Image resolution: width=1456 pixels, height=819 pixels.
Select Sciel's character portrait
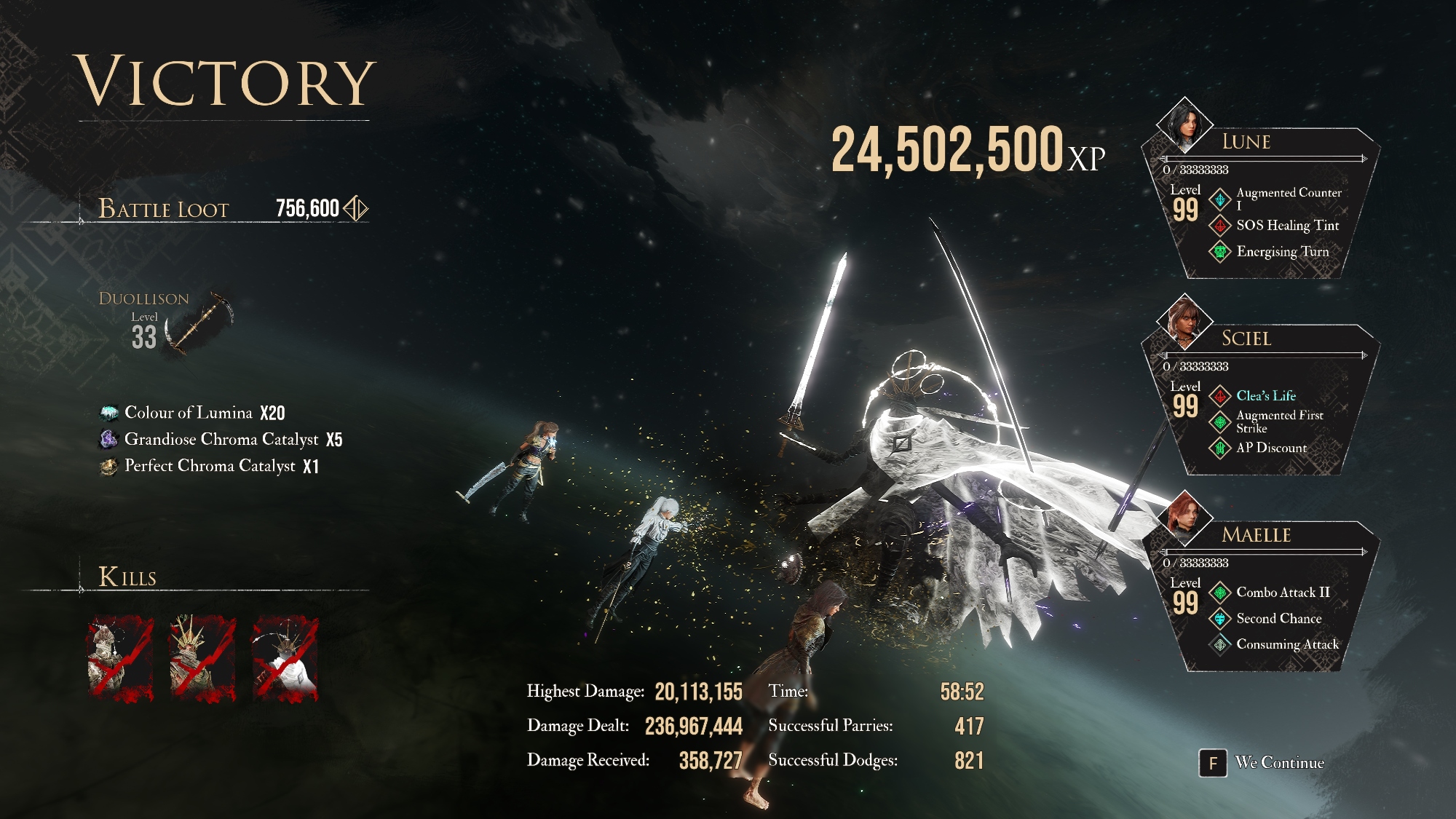tap(1184, 322)
